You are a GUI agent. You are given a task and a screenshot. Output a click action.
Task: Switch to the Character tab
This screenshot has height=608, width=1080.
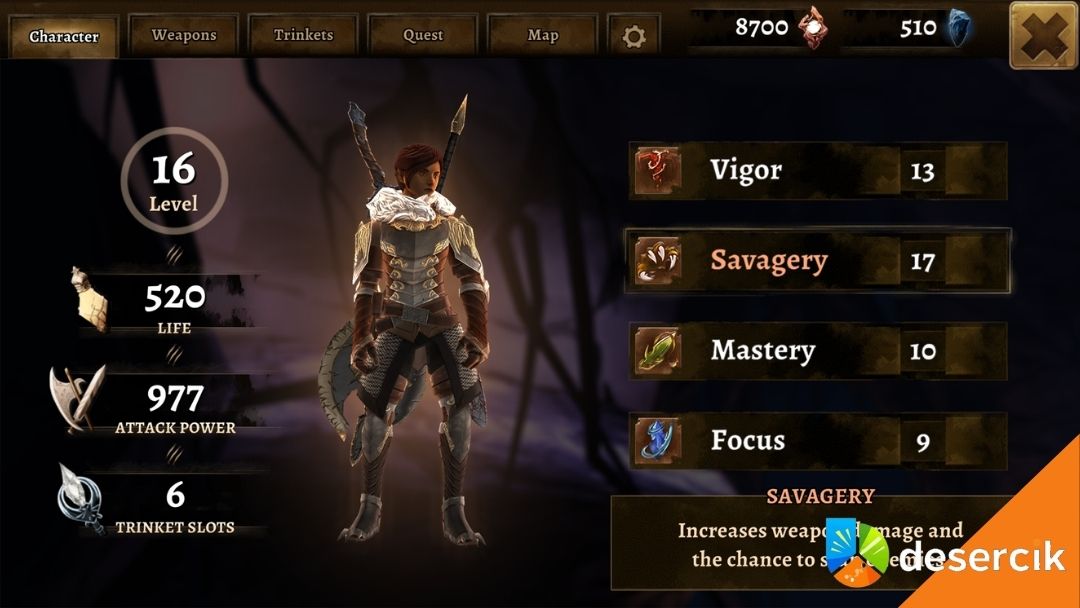point(64,37)
